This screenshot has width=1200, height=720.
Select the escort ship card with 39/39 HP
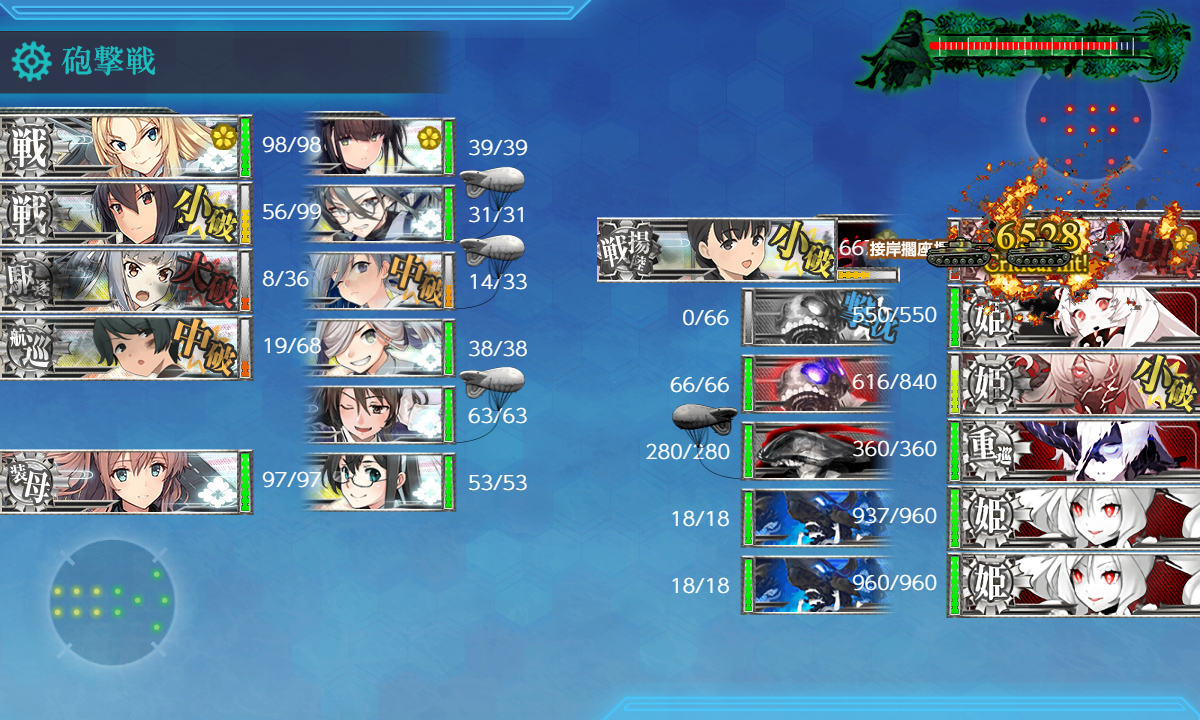click(380, 147)
